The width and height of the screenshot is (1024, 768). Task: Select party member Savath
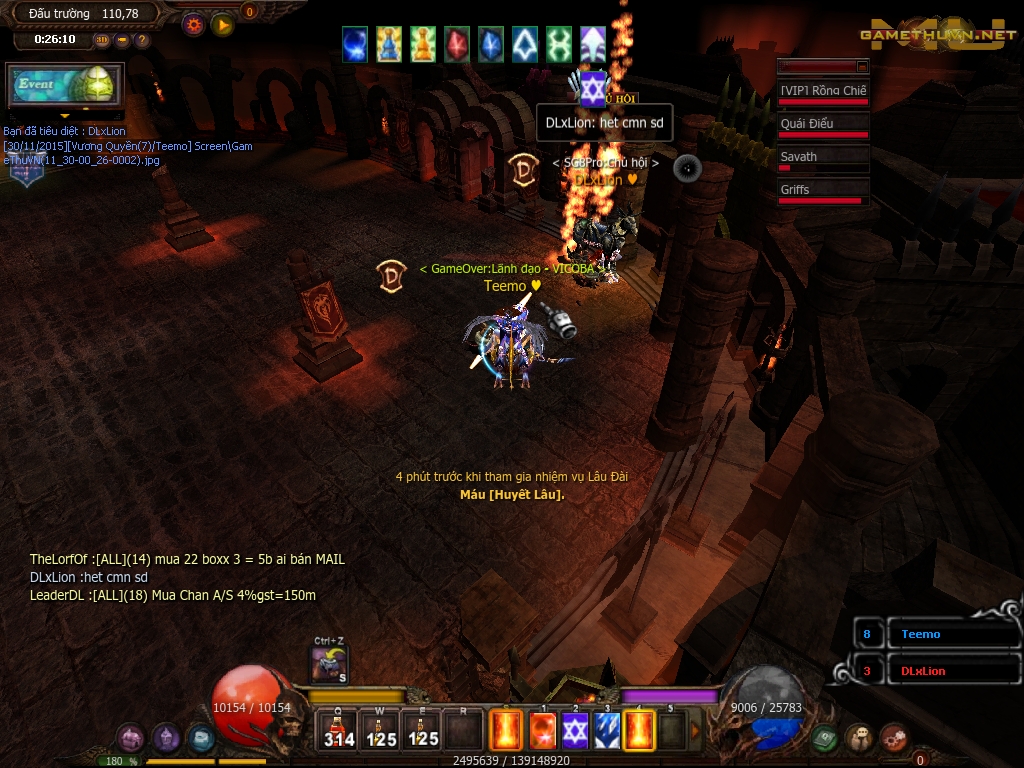[x=823, y=157]
